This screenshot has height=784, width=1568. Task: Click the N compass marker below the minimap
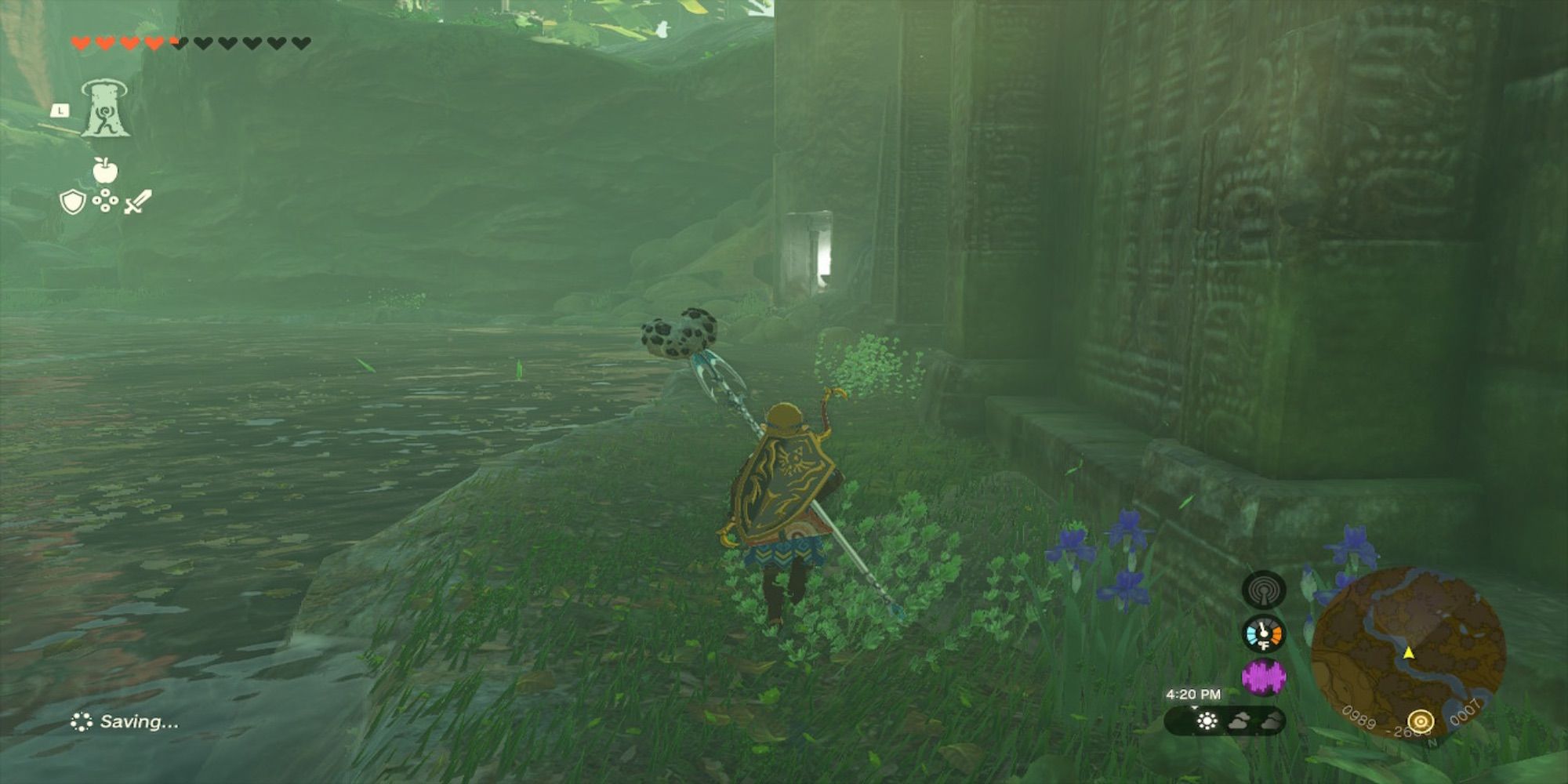(1433, 743)
